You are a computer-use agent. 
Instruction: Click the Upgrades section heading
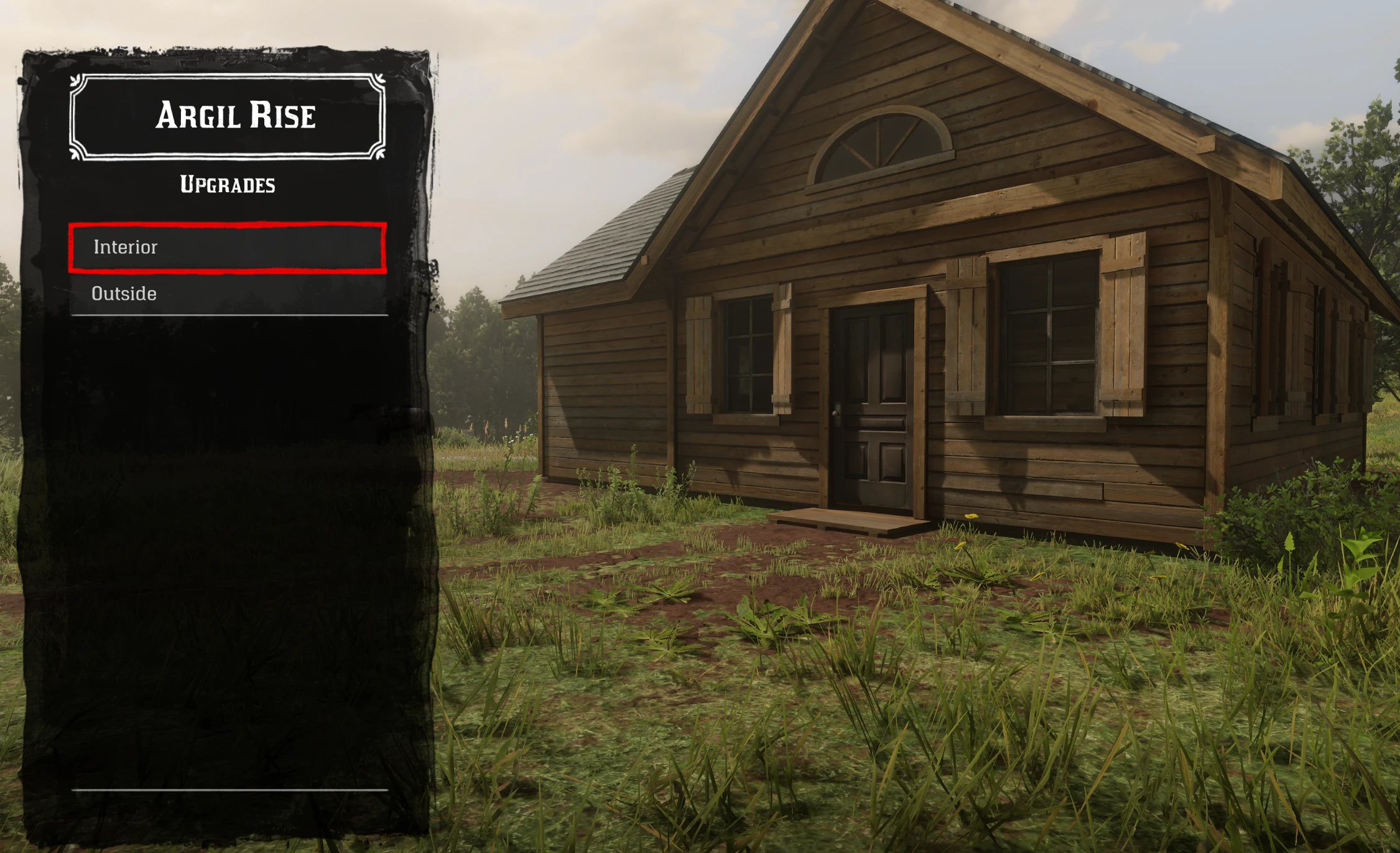pyautogui.click(x=228, y=184)
